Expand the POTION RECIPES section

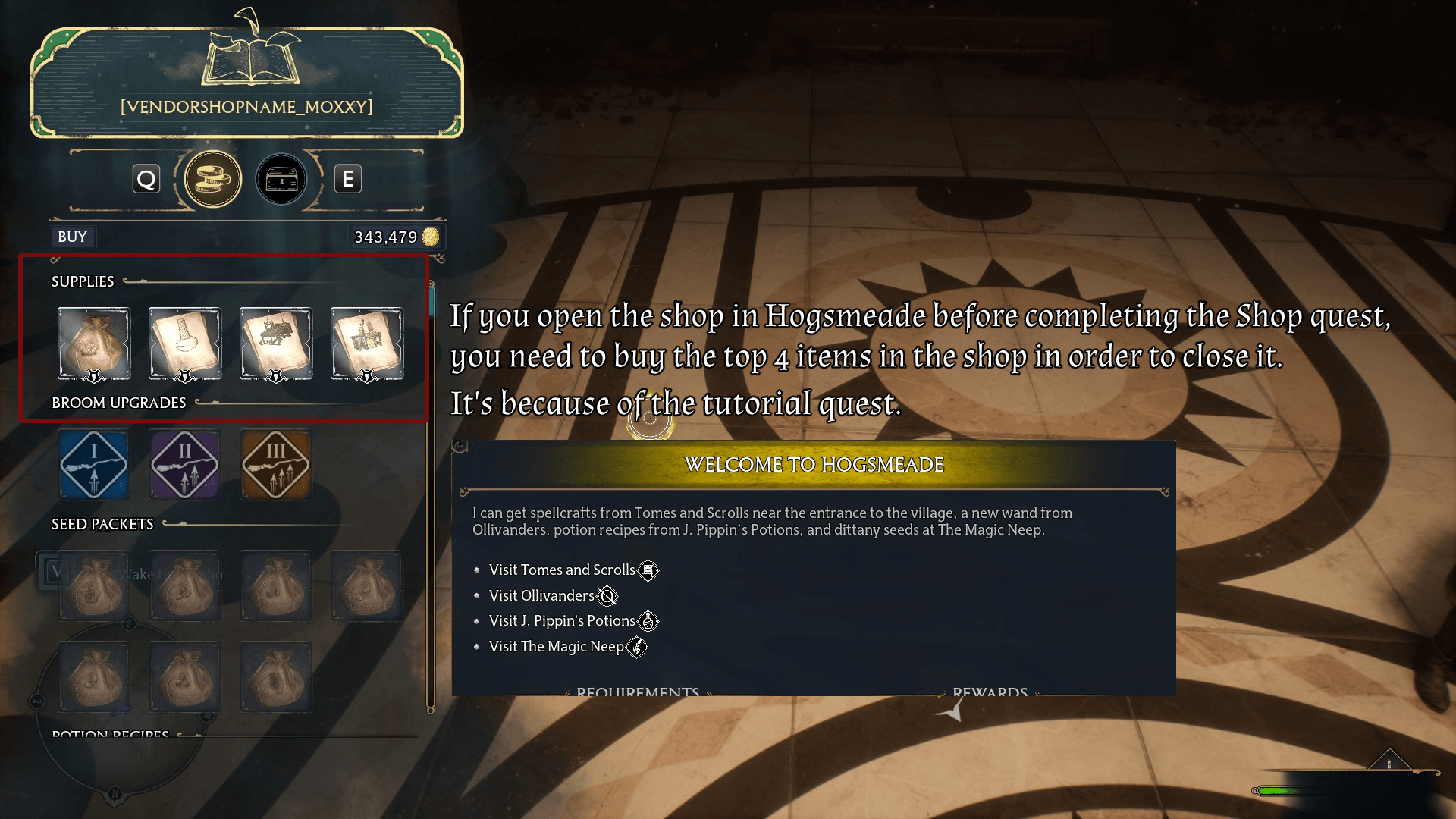click(108, 734)
